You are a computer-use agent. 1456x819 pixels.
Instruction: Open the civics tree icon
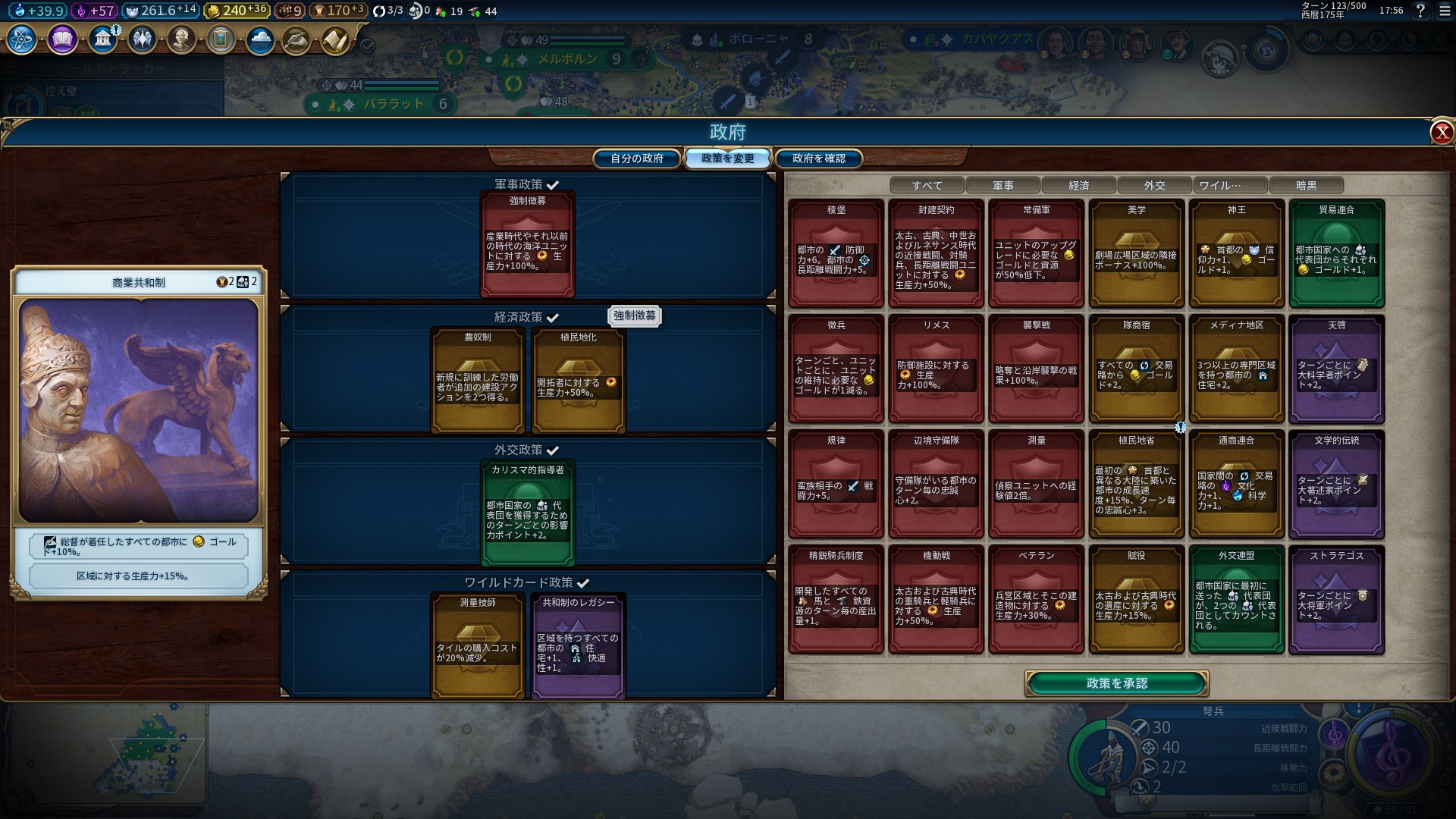[x=62, y=39]
